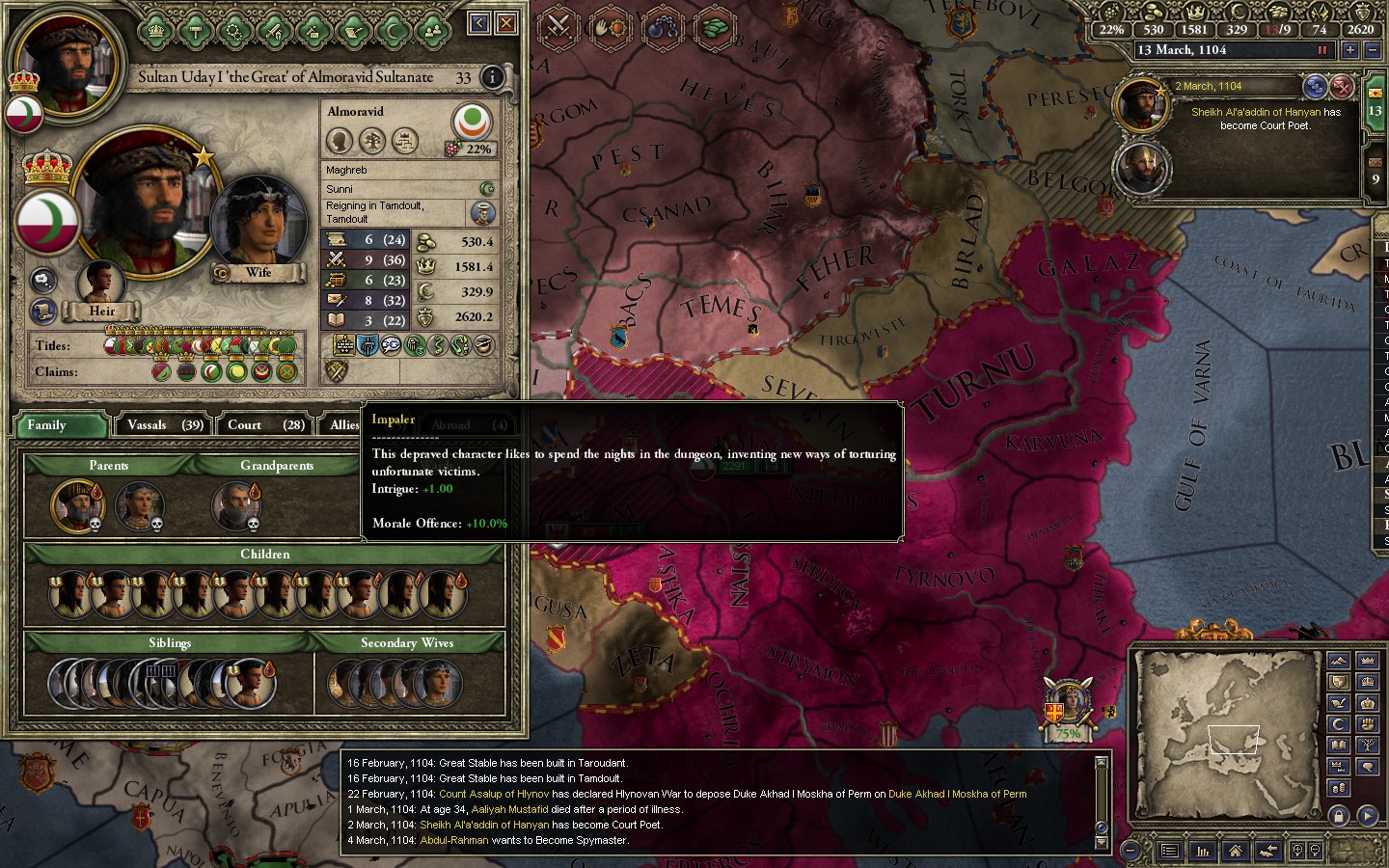Dismiss the Court Poet notification
Screen dimensions: 1389x868
point(1342,88)
